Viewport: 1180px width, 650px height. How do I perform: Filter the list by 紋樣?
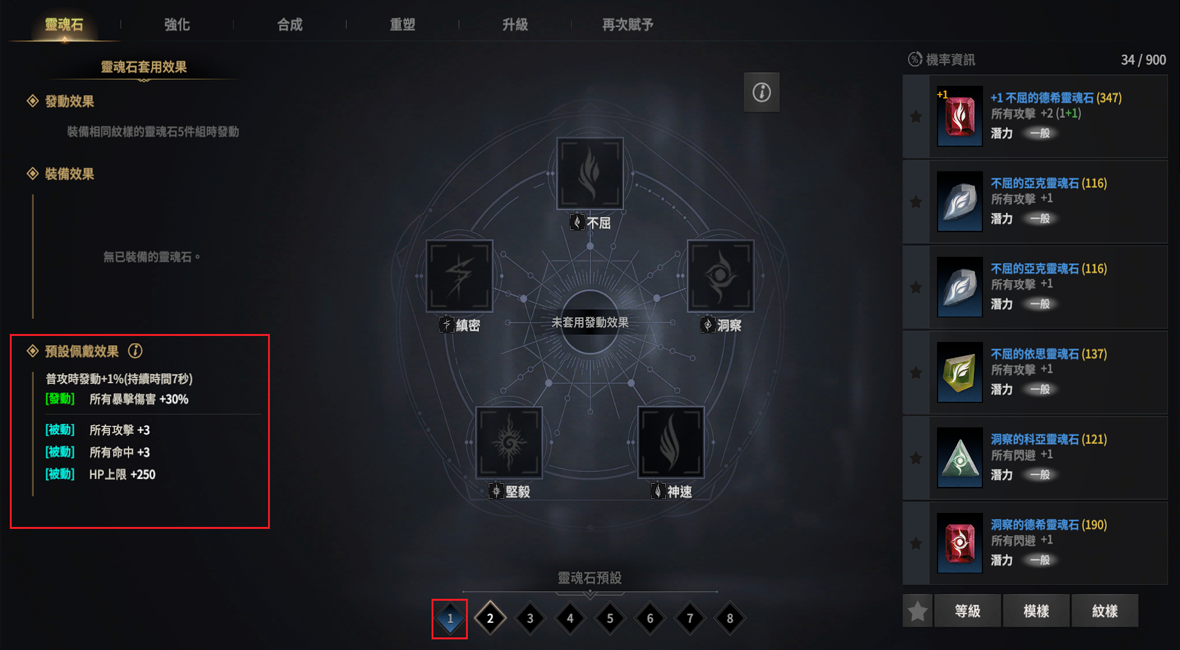(1105, 611)
